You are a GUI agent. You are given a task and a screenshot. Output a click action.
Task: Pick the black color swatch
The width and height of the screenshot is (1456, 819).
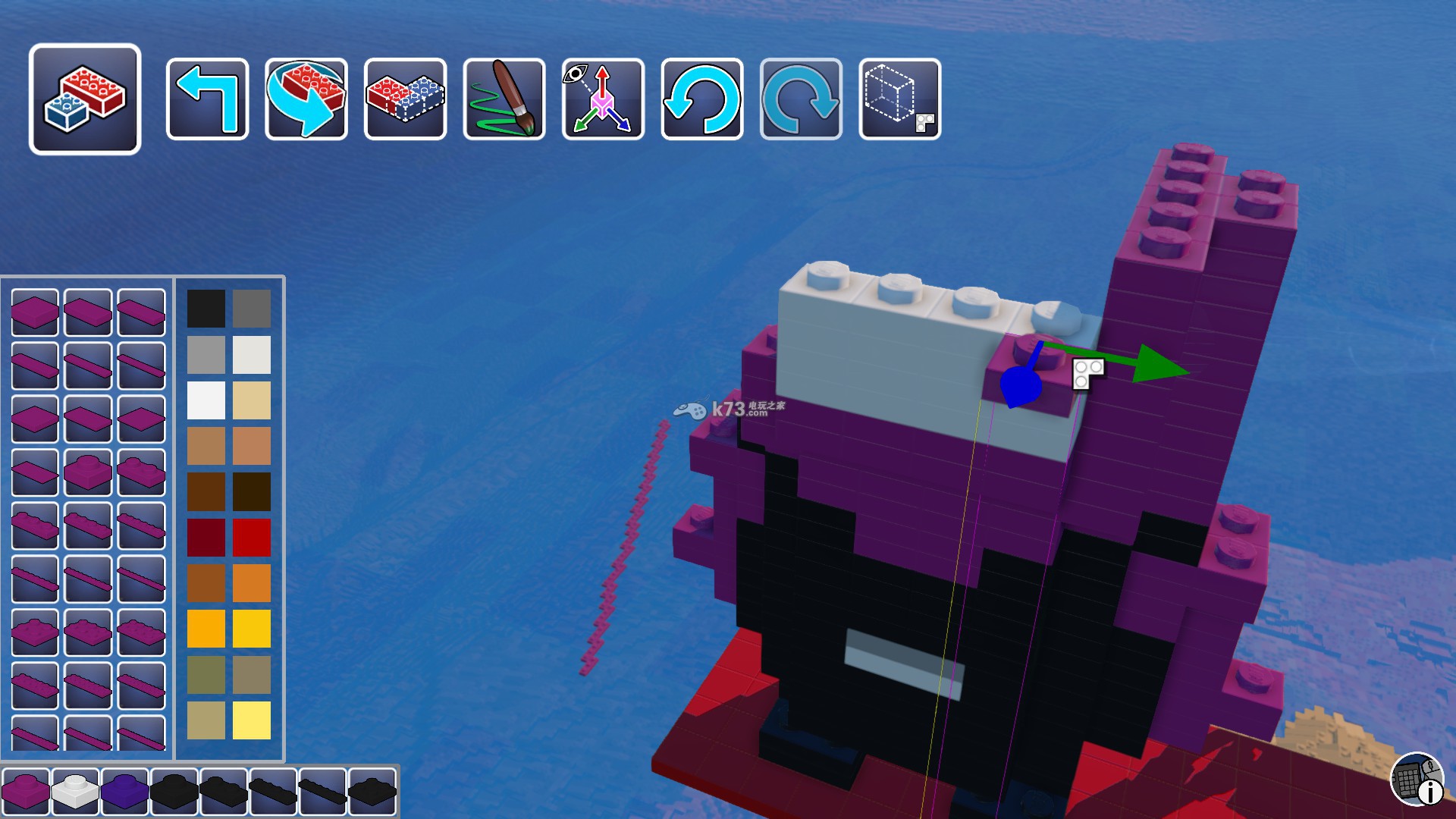206,309
